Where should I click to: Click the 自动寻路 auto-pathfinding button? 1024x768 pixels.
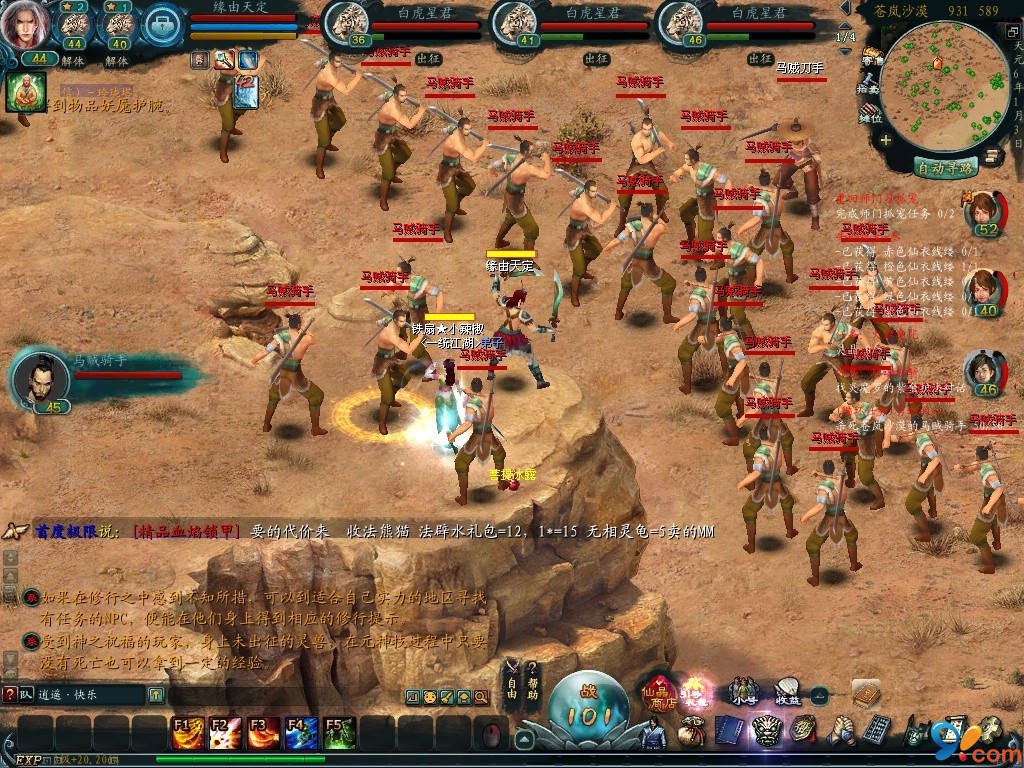[x=945, y=168]
